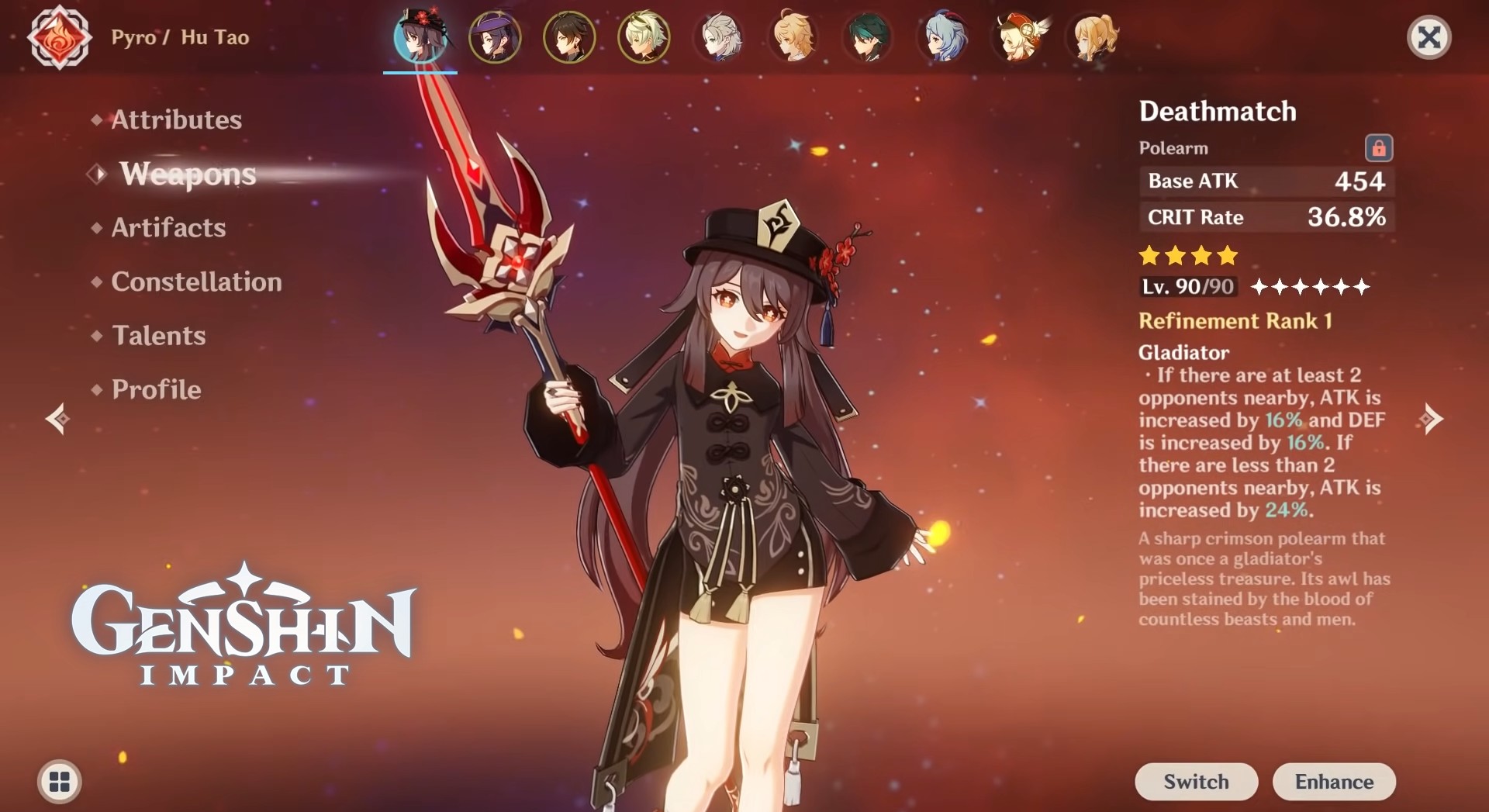Show the Talents section
The height and width of the screenshot is (812, 1489).
pos(158,335)
